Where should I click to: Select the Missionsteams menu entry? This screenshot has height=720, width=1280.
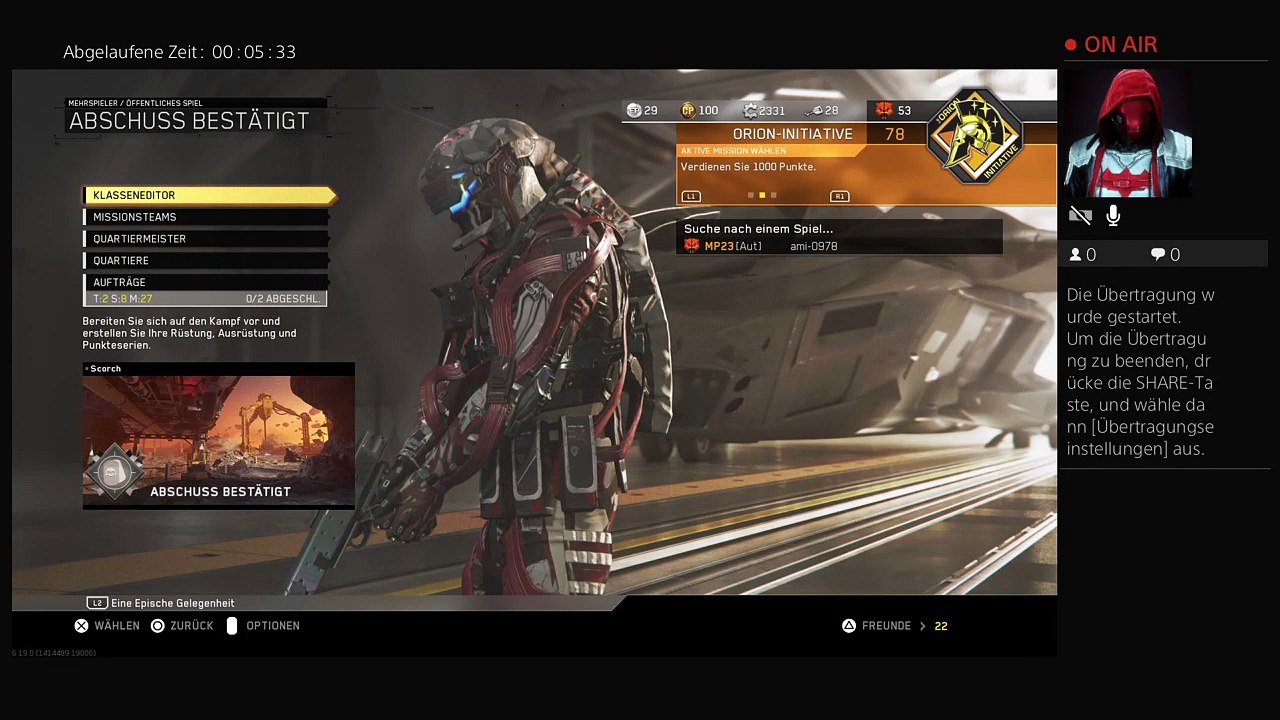click(206, 217)
